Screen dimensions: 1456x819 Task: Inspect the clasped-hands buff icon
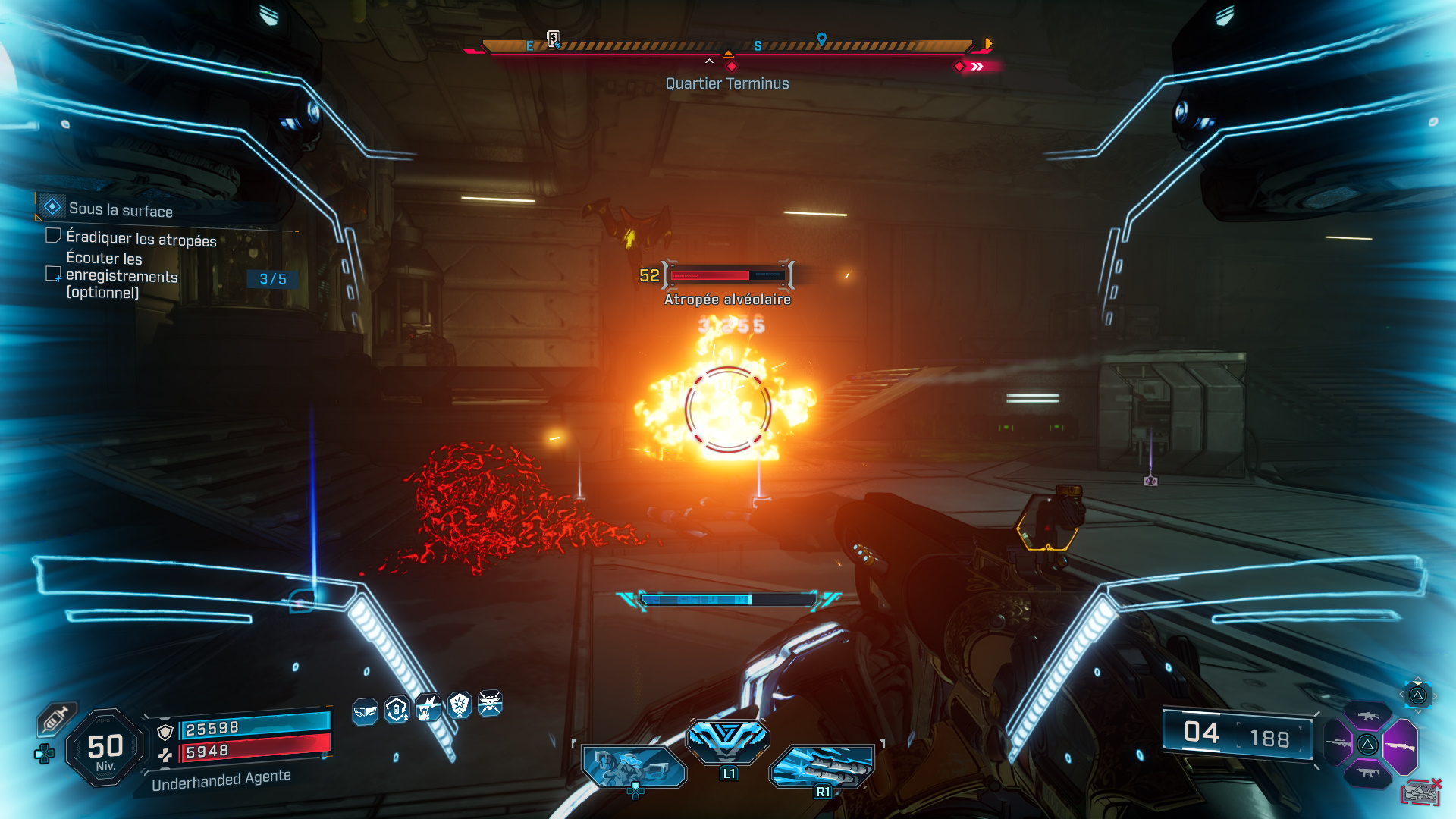(365, 711)
